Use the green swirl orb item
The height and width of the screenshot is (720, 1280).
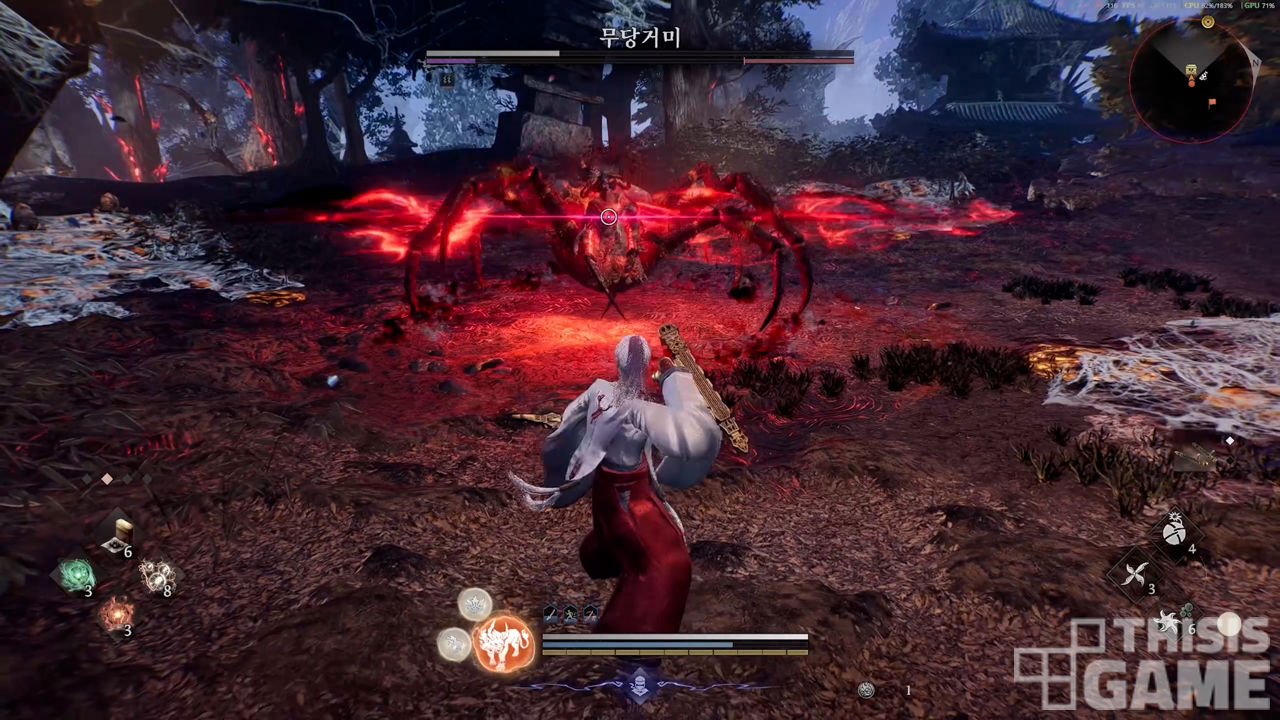76,575
